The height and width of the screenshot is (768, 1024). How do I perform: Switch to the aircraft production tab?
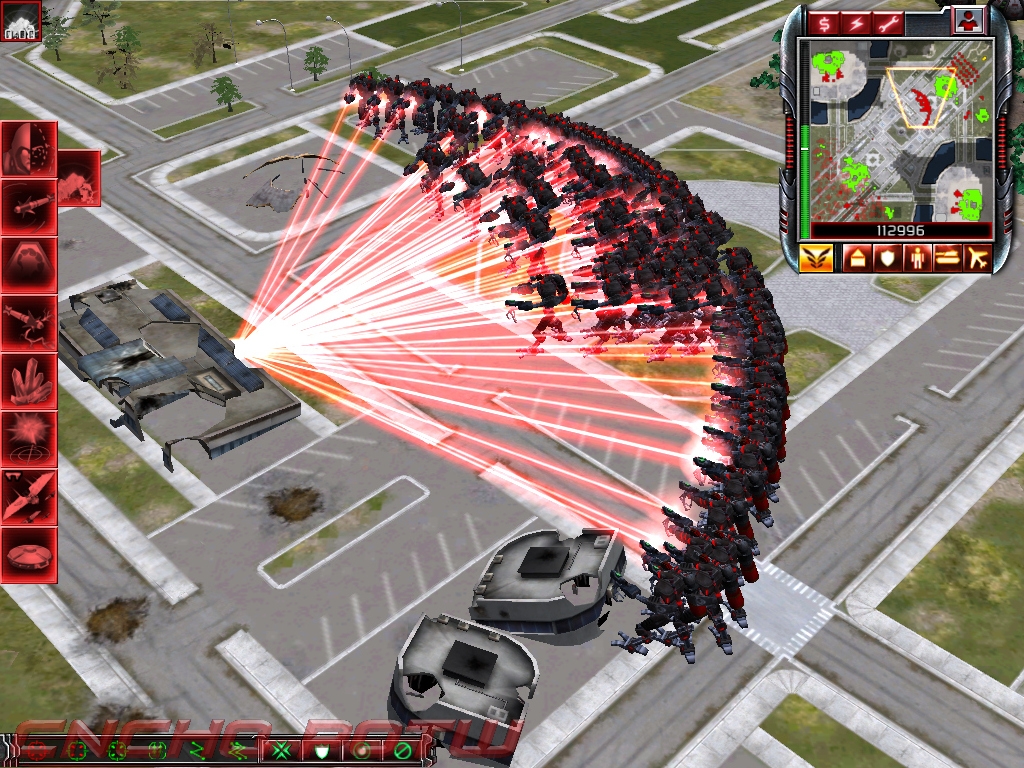click(x=977, y=259)
